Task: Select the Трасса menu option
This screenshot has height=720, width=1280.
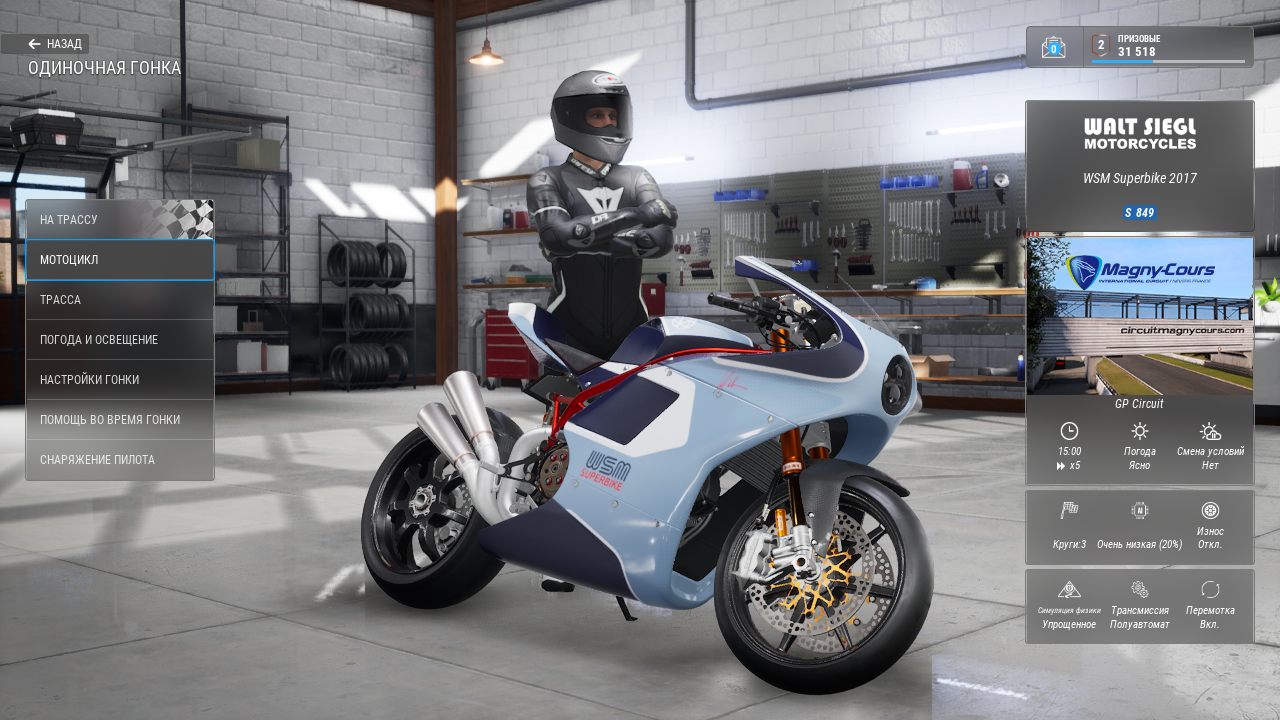Action: pos(119,300)
